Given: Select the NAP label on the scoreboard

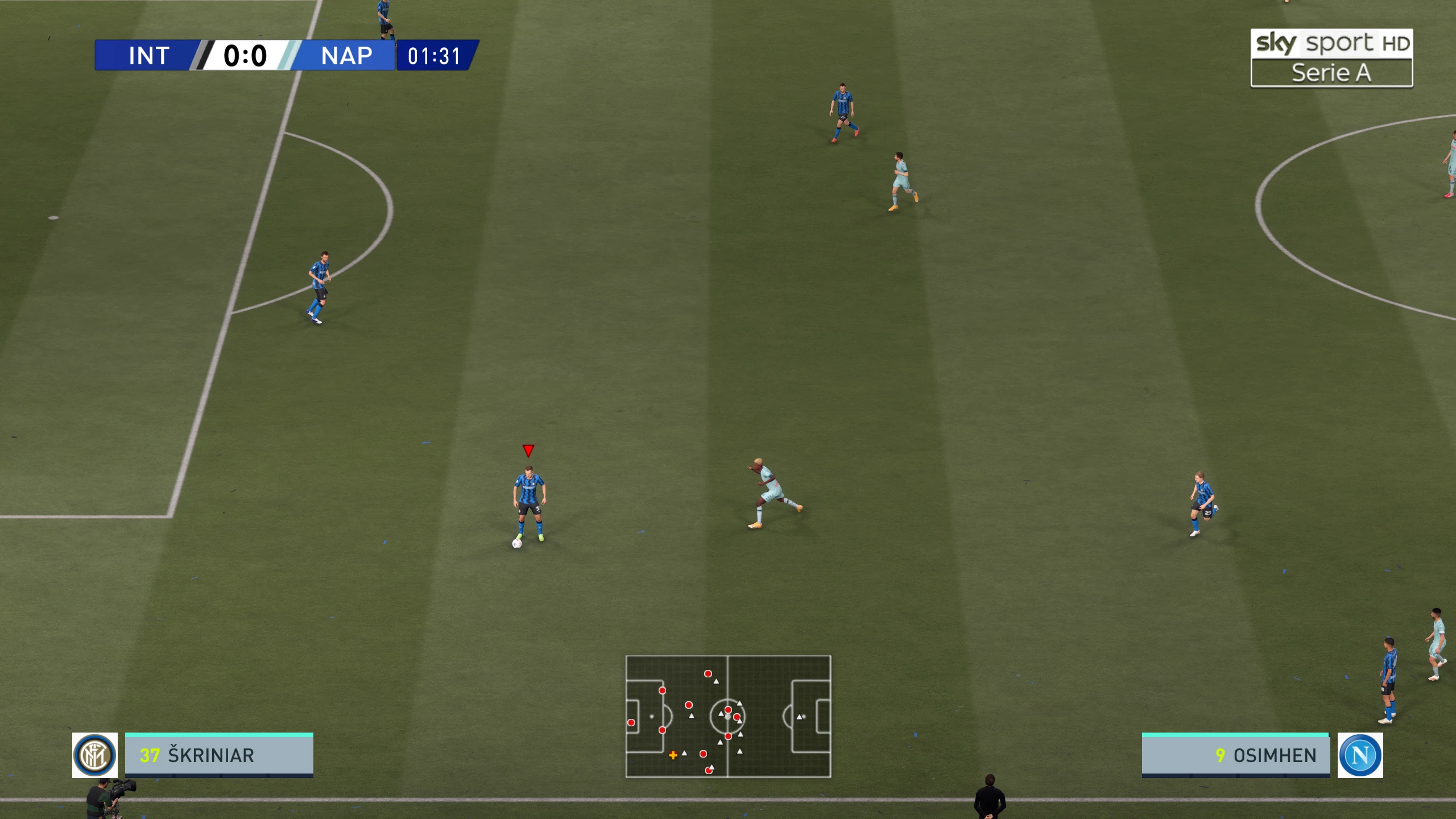Looking at the screenshot, I should (x=344, y=56).
